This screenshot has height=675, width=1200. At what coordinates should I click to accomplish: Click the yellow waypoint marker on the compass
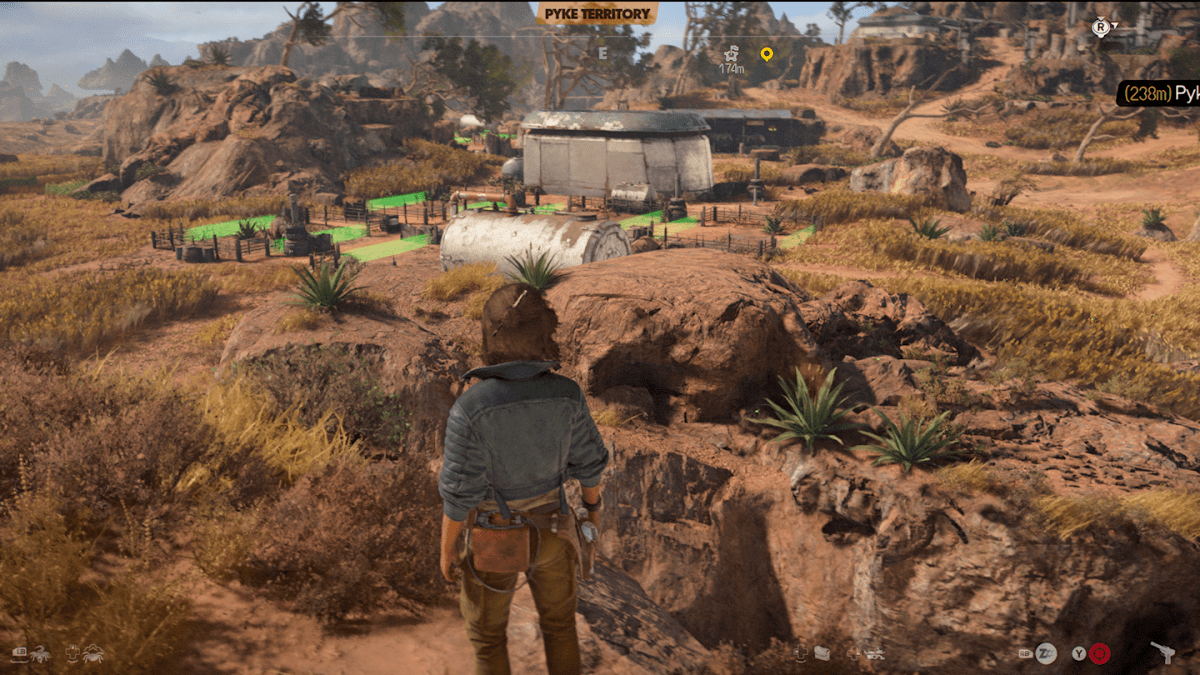766,53
